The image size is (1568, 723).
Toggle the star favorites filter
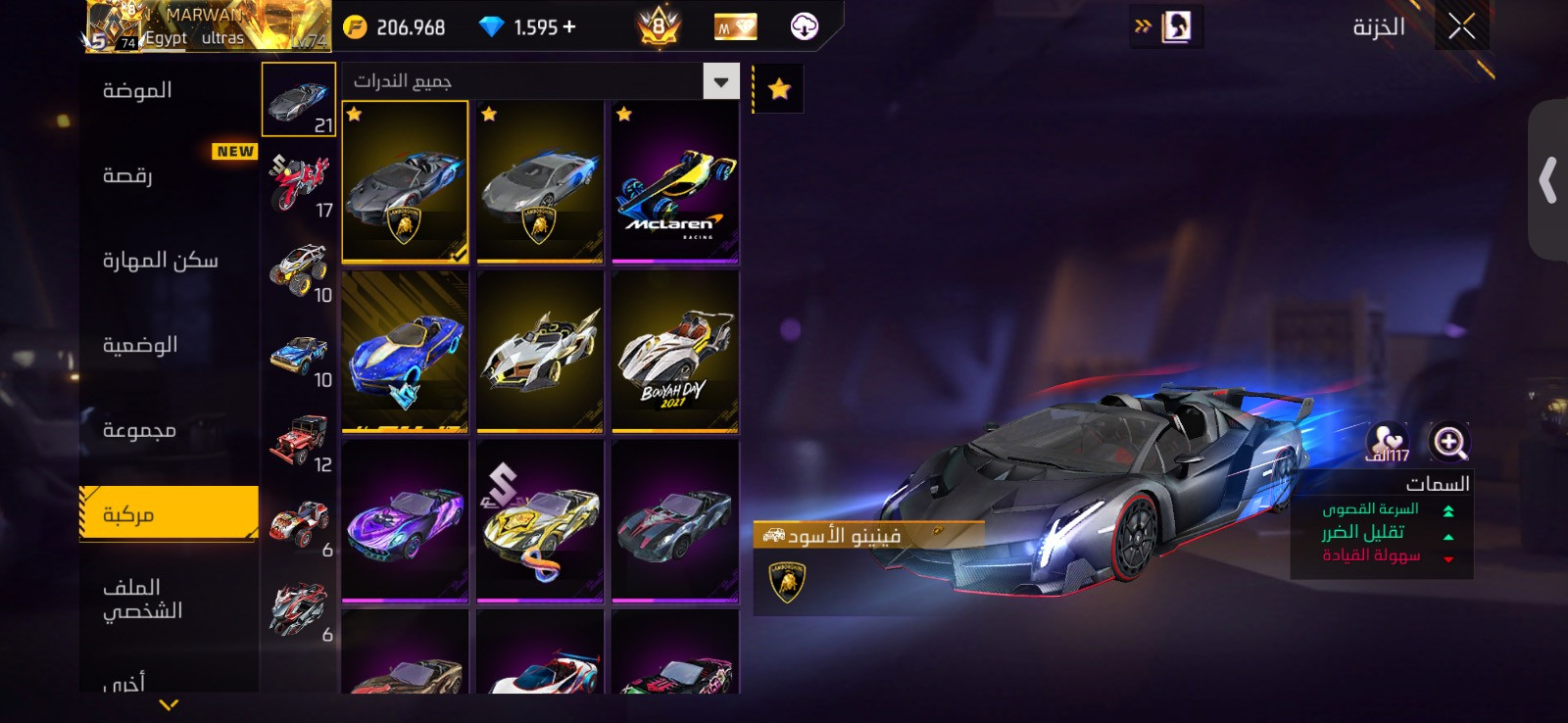(x=779, y=89)
